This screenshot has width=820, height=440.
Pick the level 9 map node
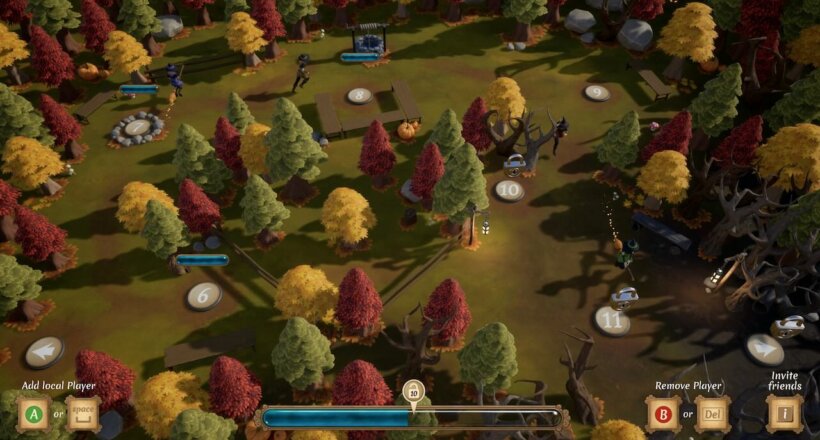pyautogui.click(x=597, y=93)
